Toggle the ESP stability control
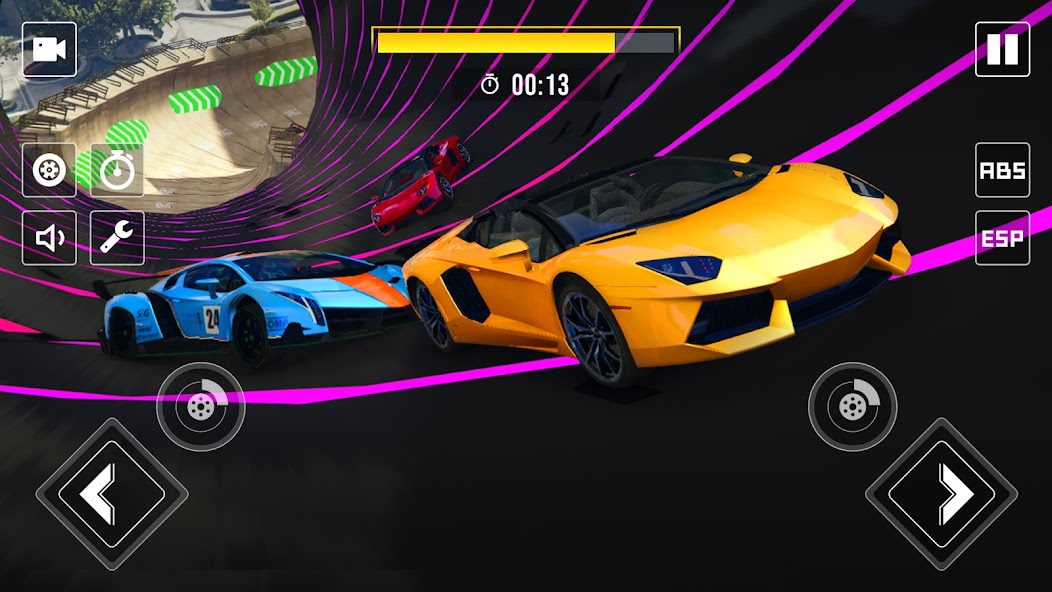The width and height of the screenshot is (1052, 592). click(x=1002, y=238)
